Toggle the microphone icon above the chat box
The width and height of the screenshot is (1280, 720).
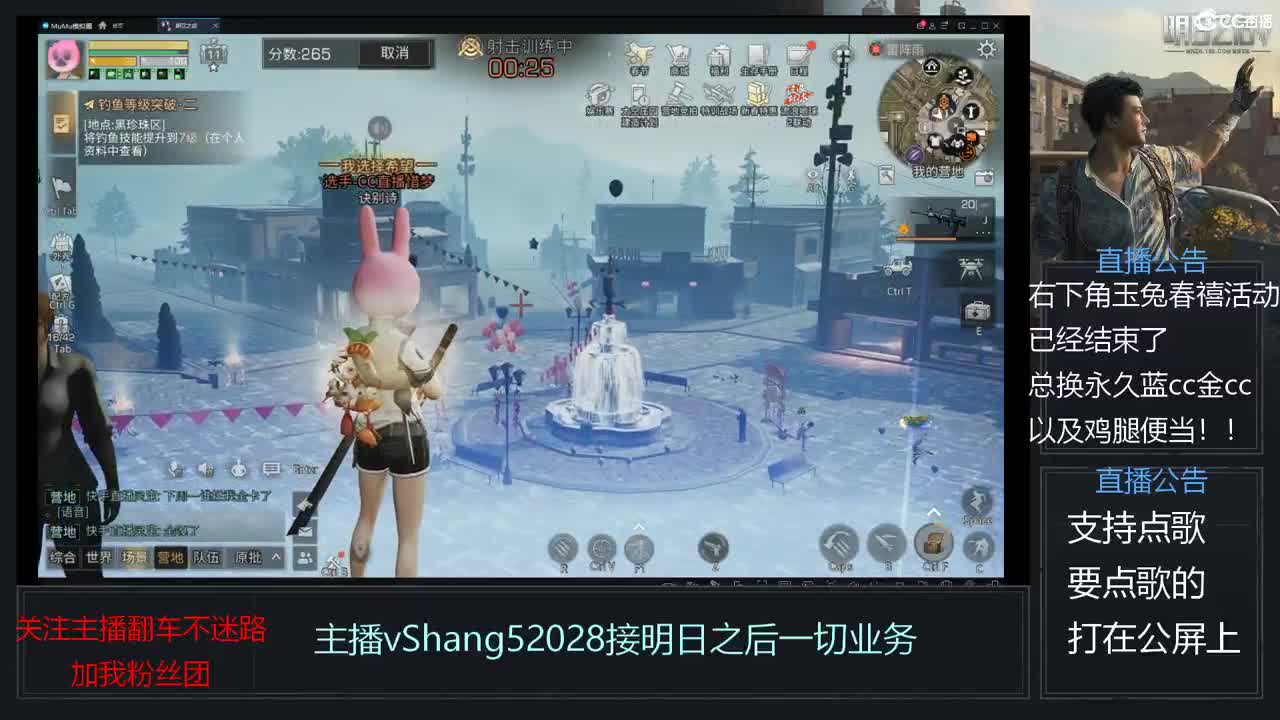coord(175,469)
